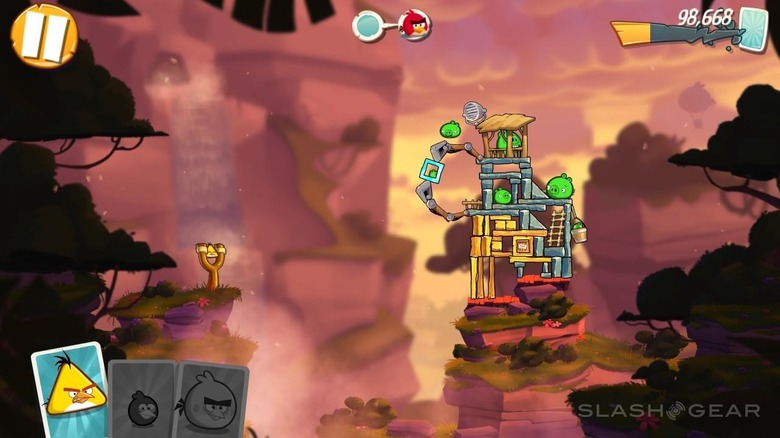Pause the game with the orange button
Screen dimensions: 780x438
[43, 35]
